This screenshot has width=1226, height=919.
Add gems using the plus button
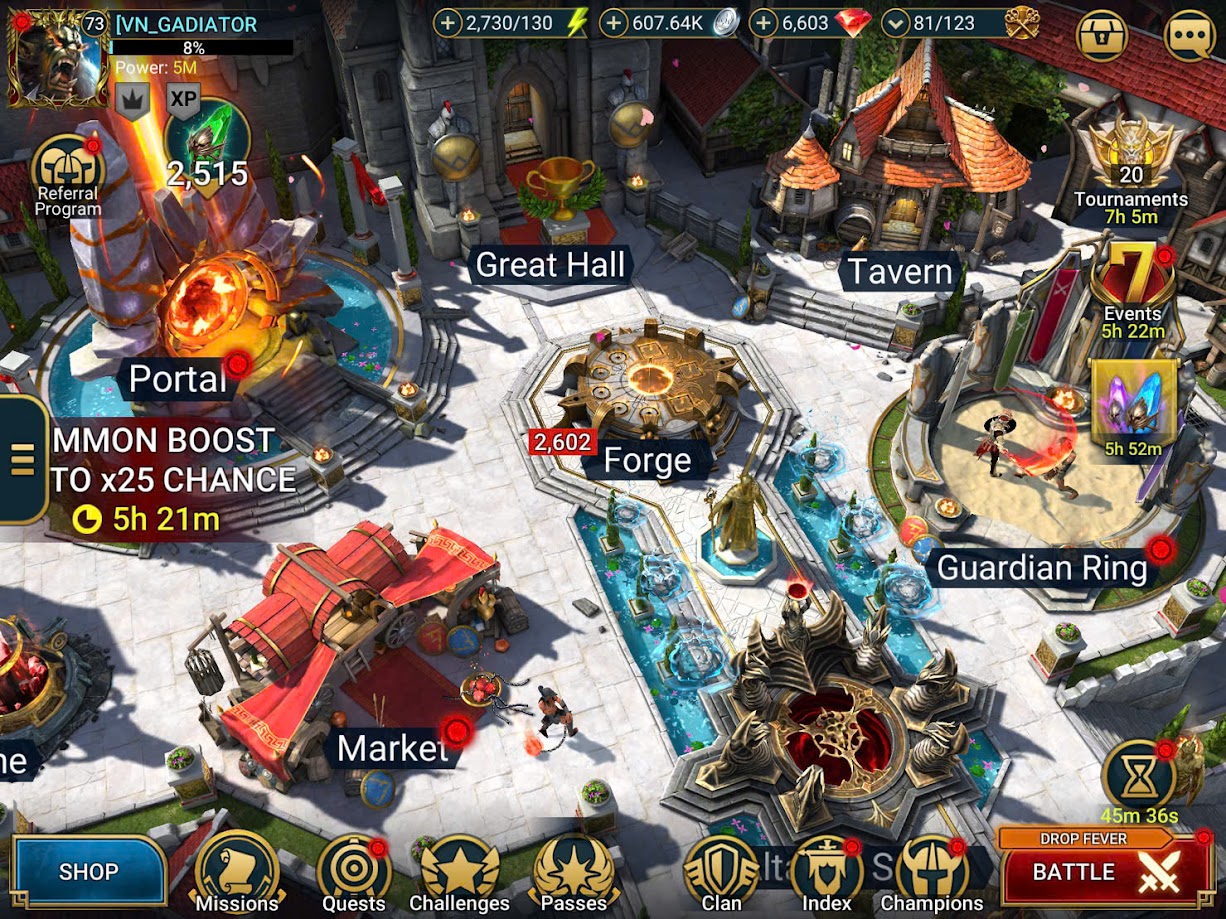(764, 23)
